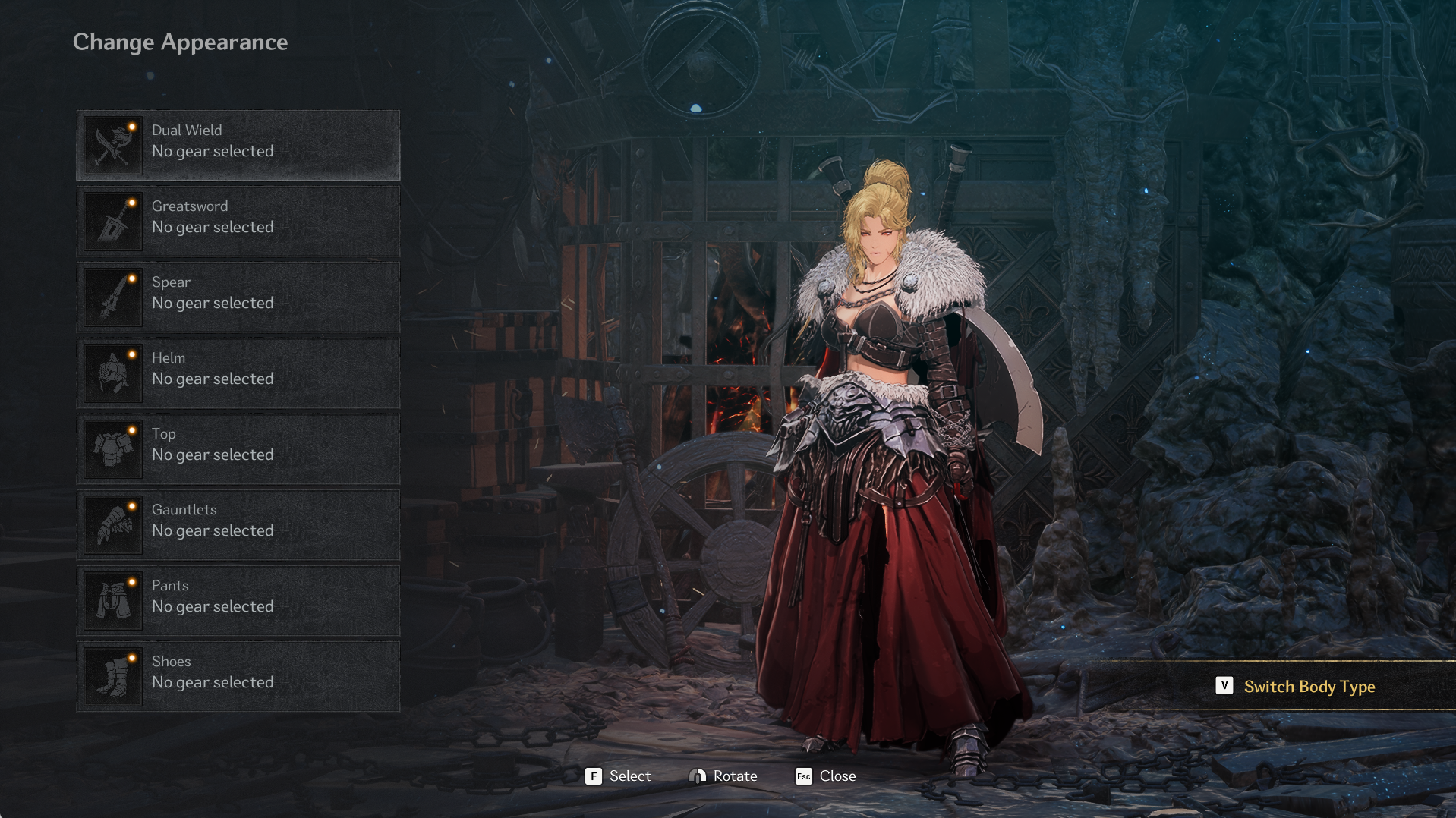Open the Shoes gear row
Image resolution: width=1456 pixels, height=818 pixels.
238,676
